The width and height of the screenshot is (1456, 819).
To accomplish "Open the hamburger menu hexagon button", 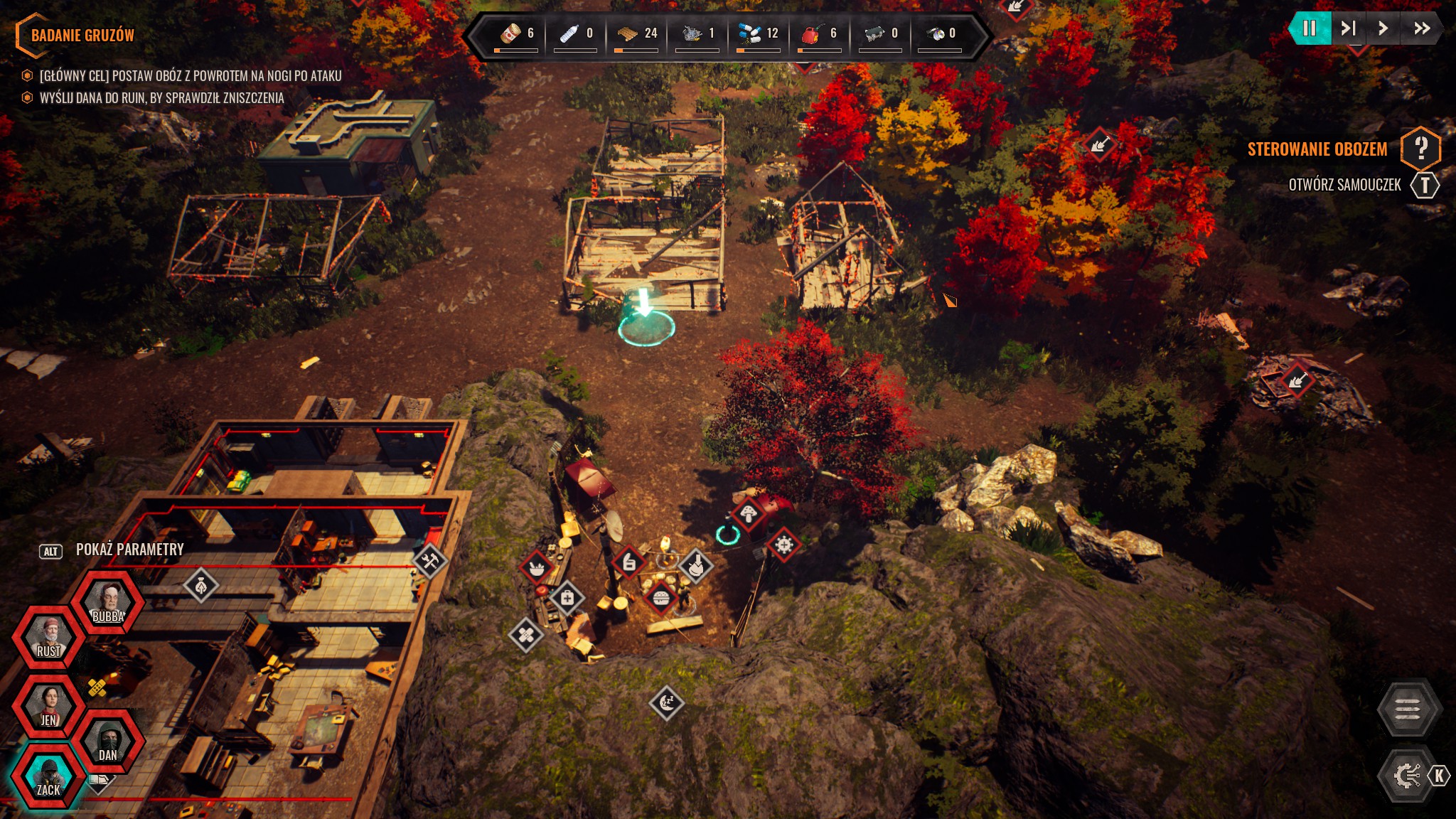I will [1408, 709].
